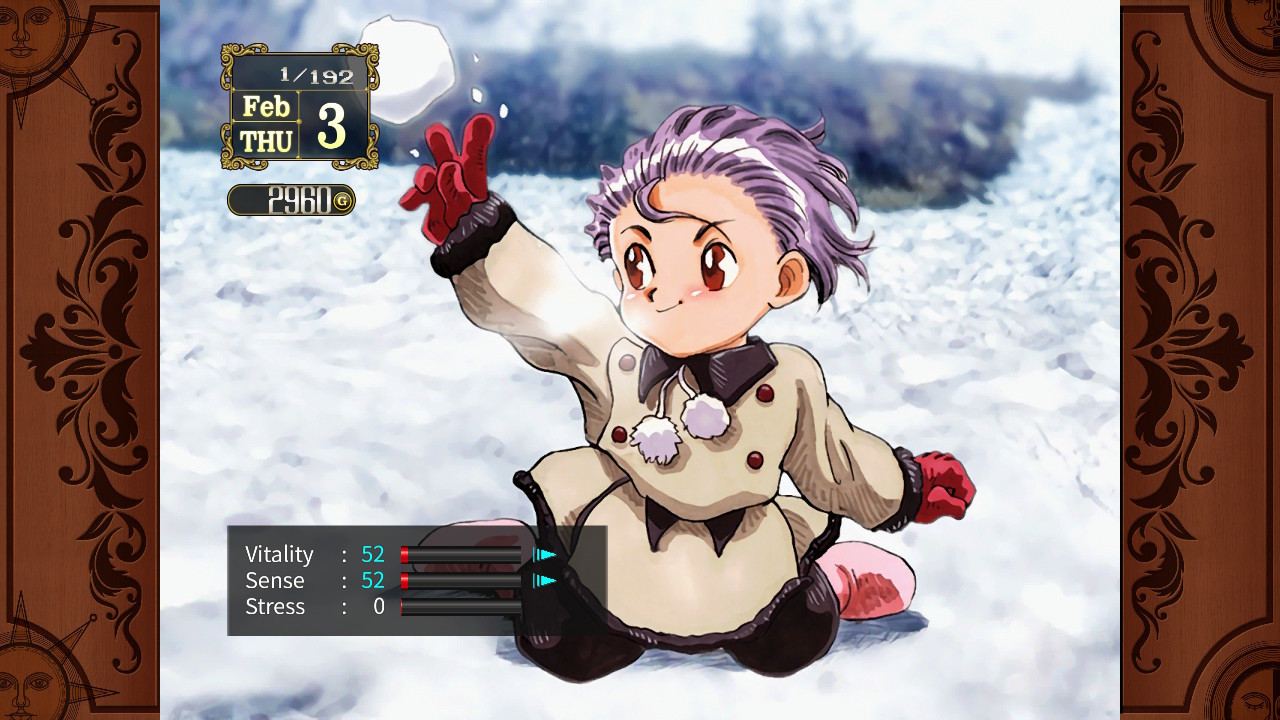Toggle the Vitality stat display
This screenshot has height=720, width=1280.
(x=280, y=554)
